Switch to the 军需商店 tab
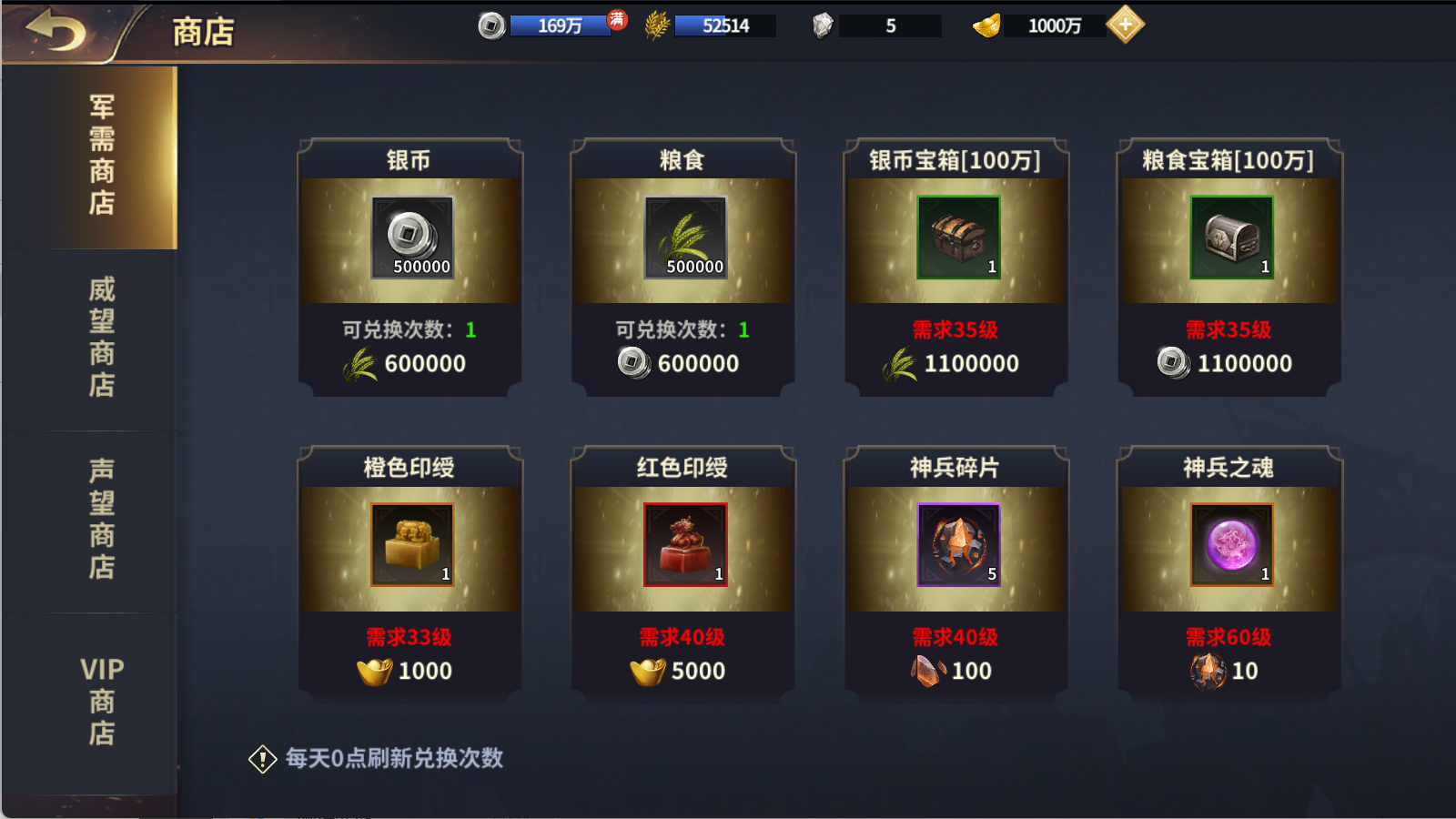The height and width of the screenshot is (819, 1456). (x=101, y=156)
